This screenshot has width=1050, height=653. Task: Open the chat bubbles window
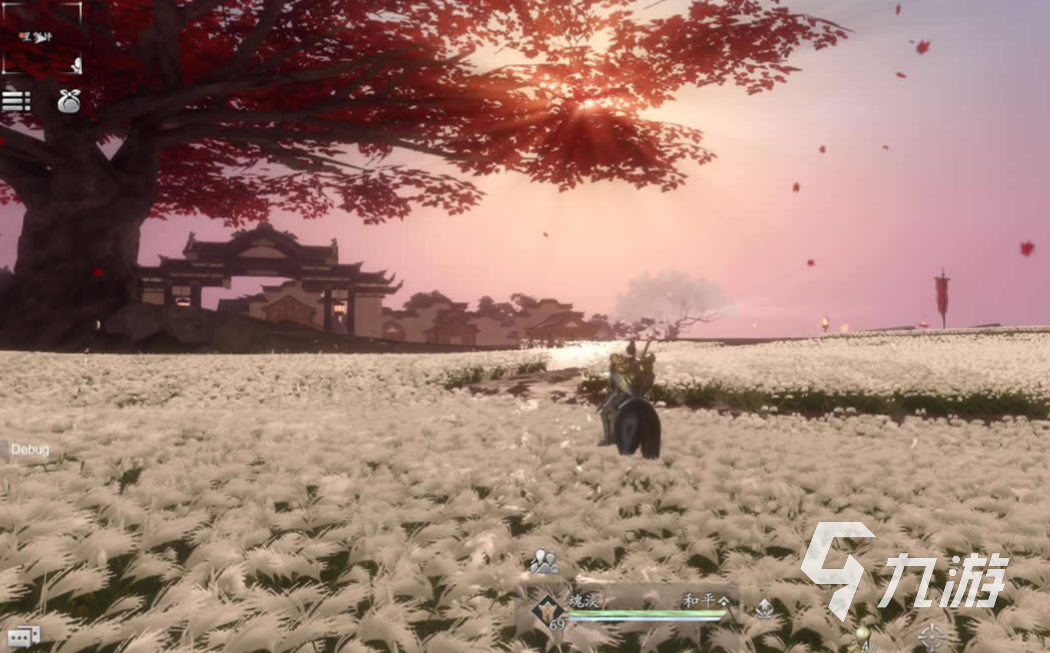pos(22,636)
